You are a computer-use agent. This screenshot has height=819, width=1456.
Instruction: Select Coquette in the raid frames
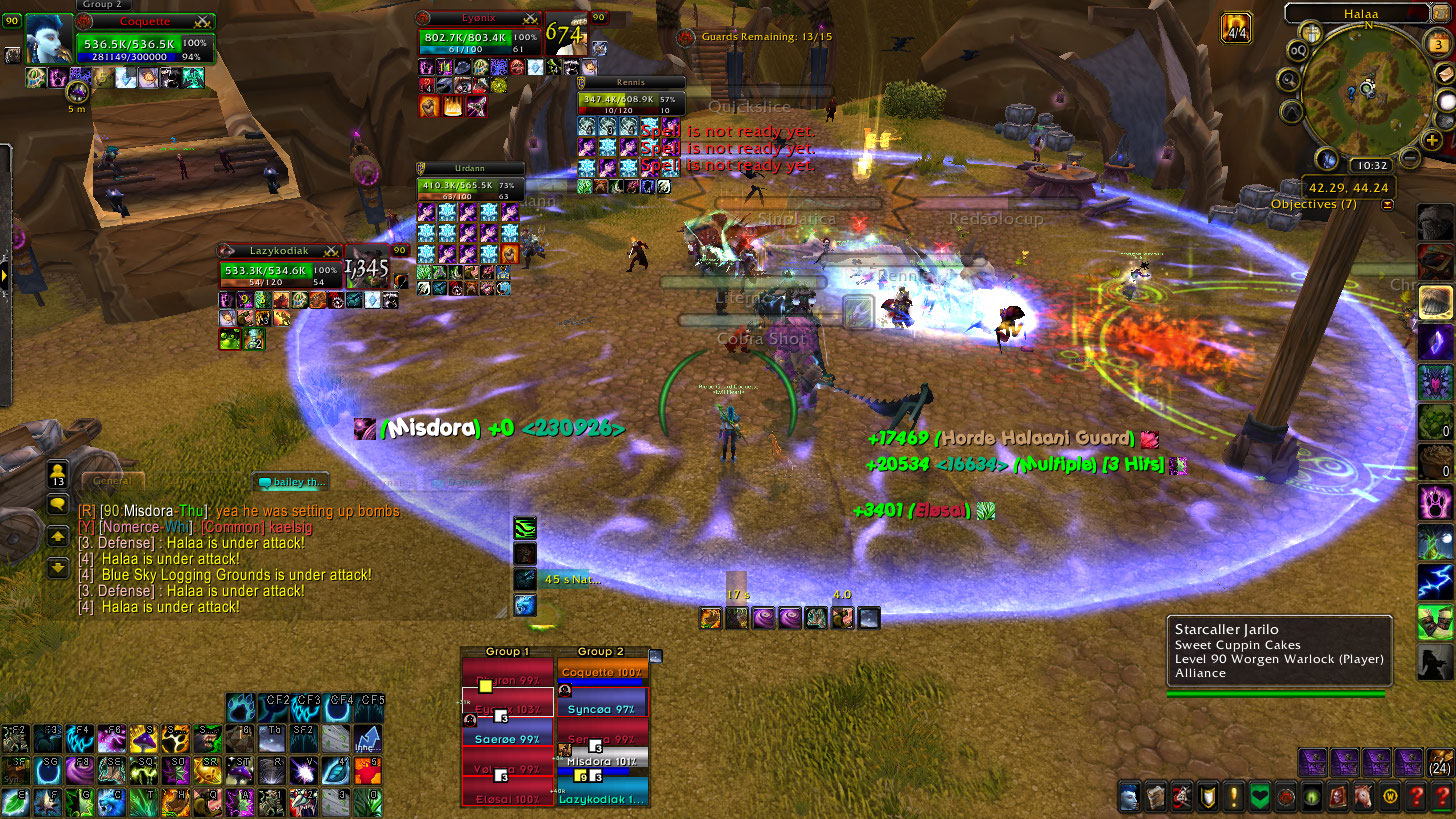[602, 673]
